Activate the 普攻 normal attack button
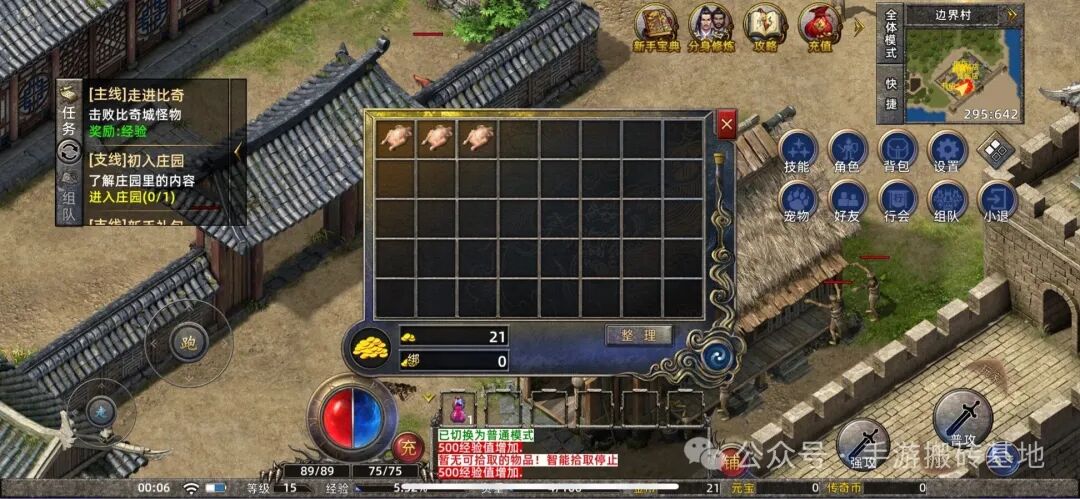Image resolution: width=1080 pixels, height=499 pixels. tap(962, 418)
